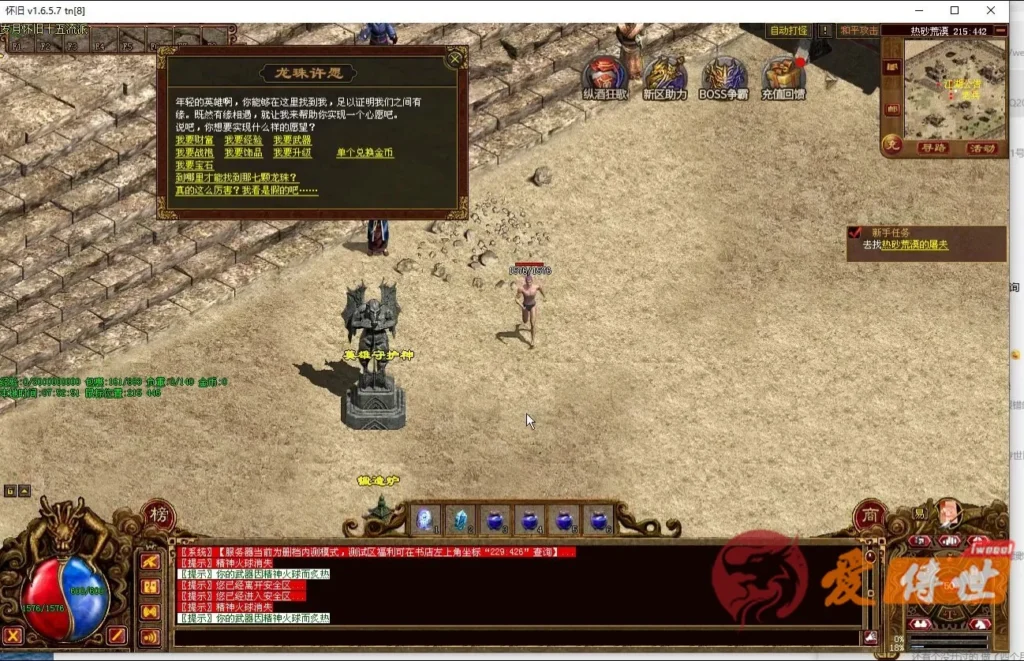Close the 龙珠许愿 dialog window

coord(455,58)
